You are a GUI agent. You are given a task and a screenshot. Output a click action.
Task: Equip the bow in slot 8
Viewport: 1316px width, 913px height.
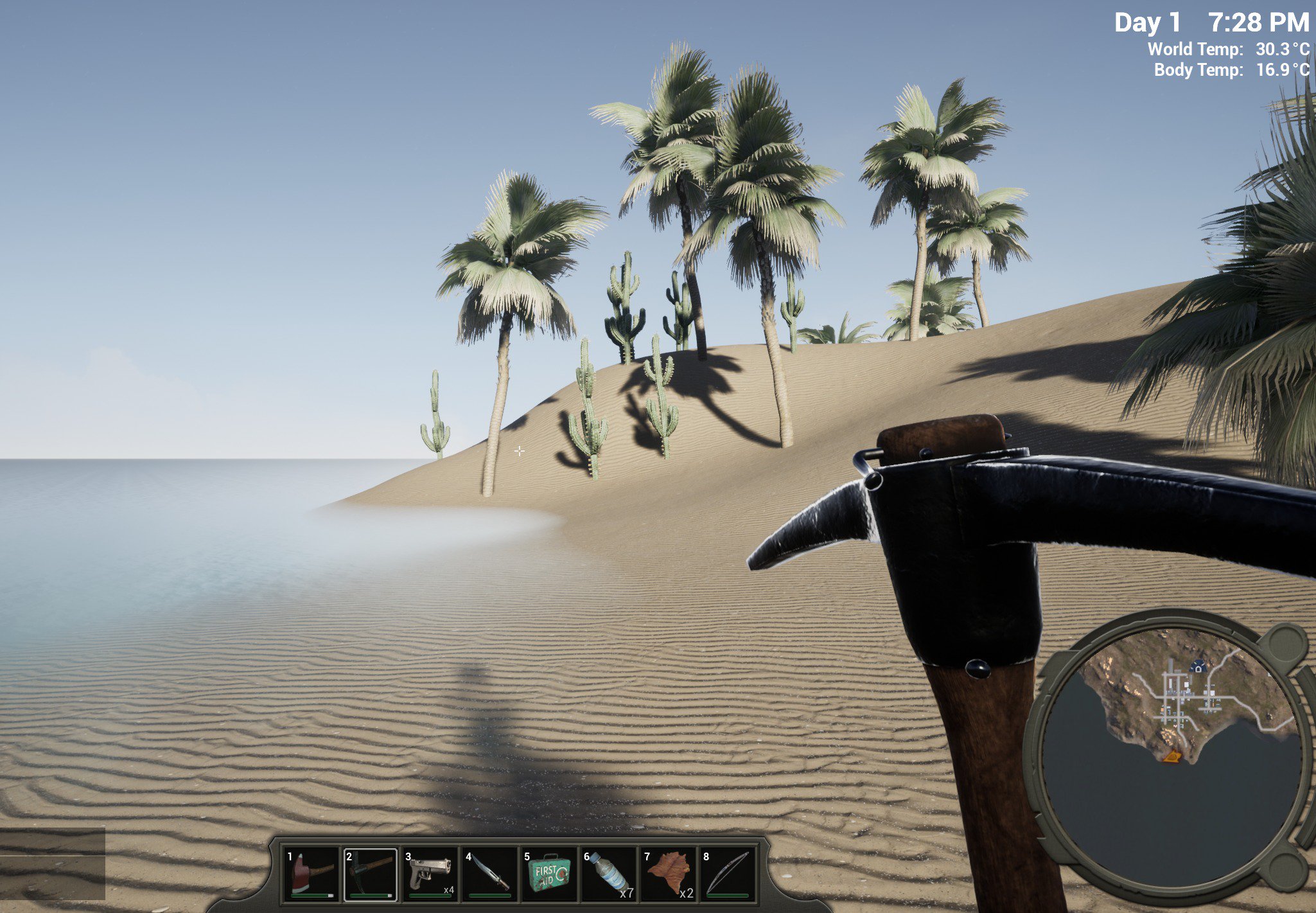click(727, 874)
